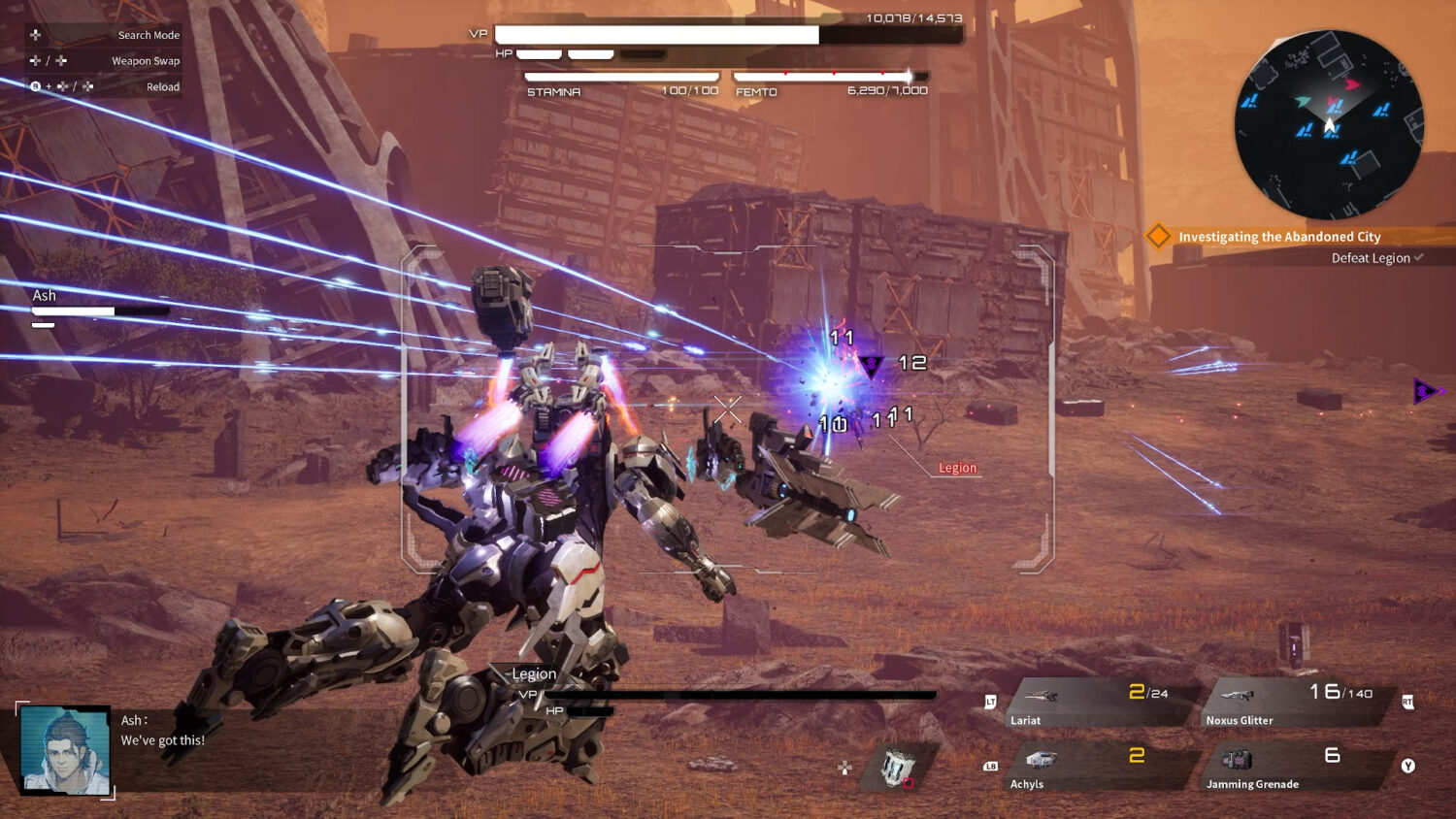Click the Ash ally status panel

tap(100, 305)
